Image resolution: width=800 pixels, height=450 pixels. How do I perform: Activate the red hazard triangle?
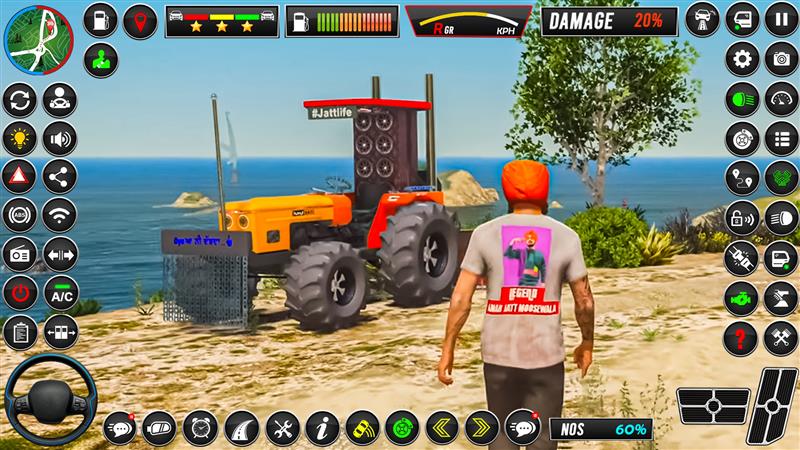click(19, 176)
